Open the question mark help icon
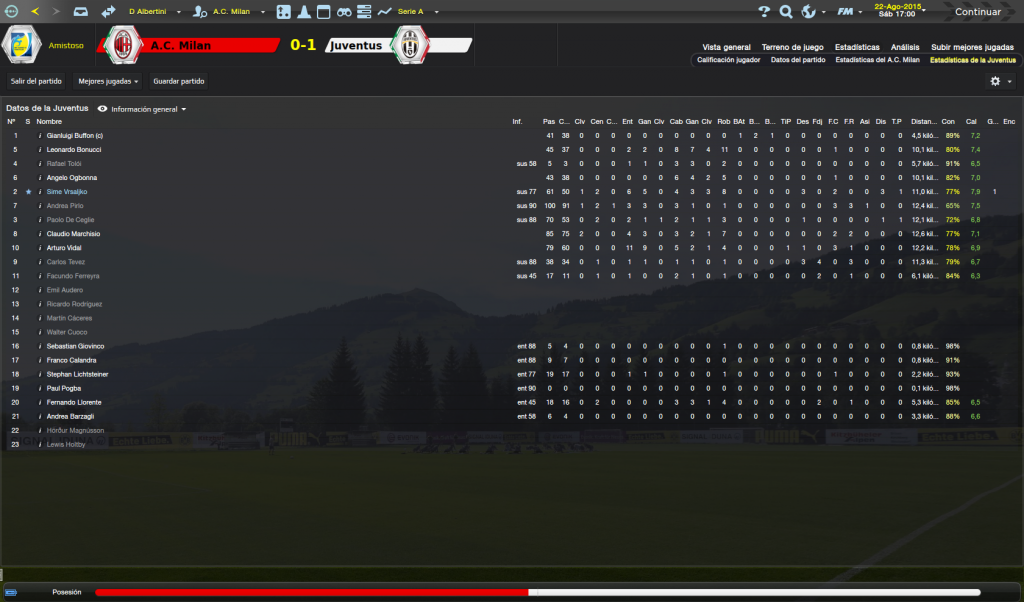Image resolution: width=1024 pixels, height=602 pixels. 764,12
